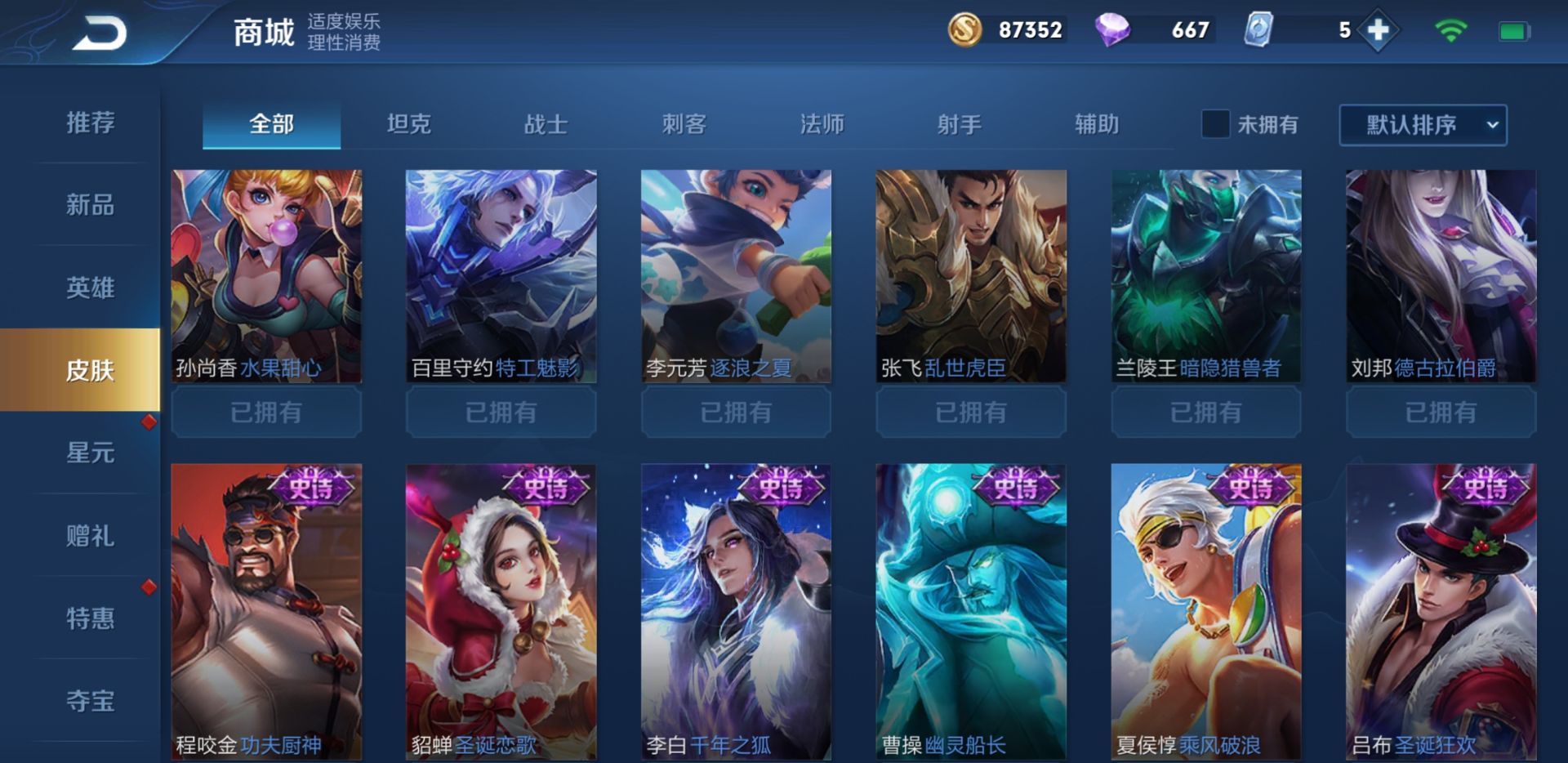Open the 赠礼 gifting section

(x=90, y=536)
